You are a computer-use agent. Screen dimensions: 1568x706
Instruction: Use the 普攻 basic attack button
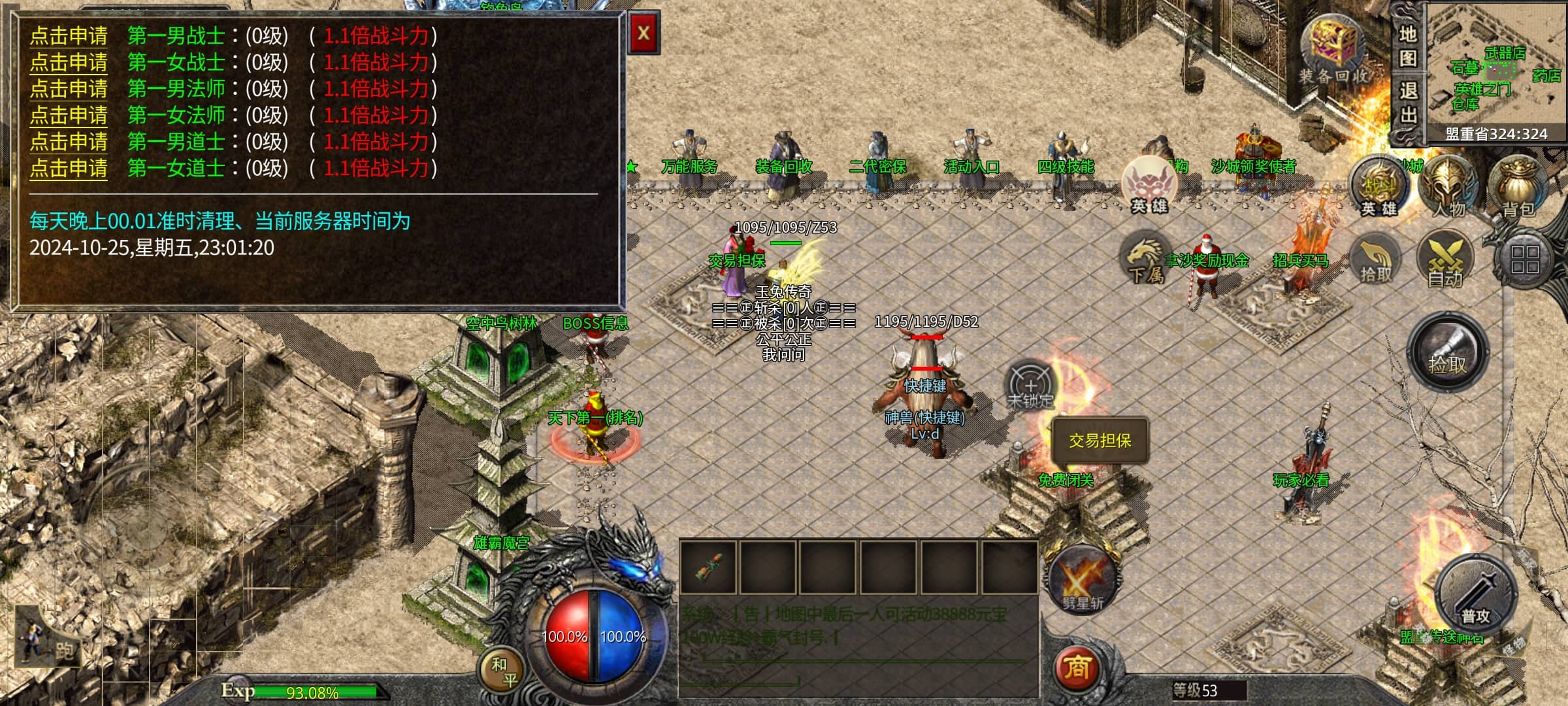[x=1475, y=596]
